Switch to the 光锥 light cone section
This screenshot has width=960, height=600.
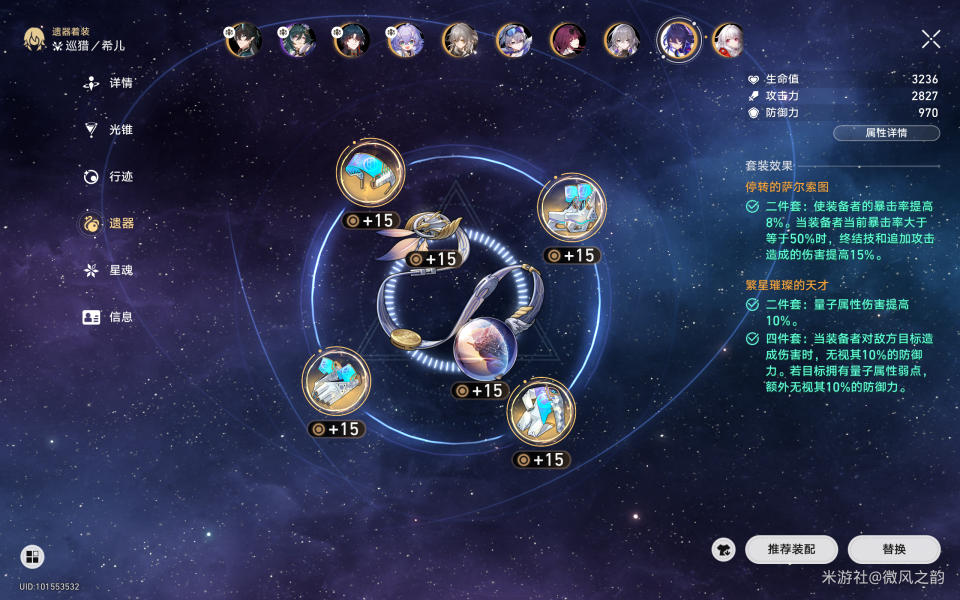point(109,130)
